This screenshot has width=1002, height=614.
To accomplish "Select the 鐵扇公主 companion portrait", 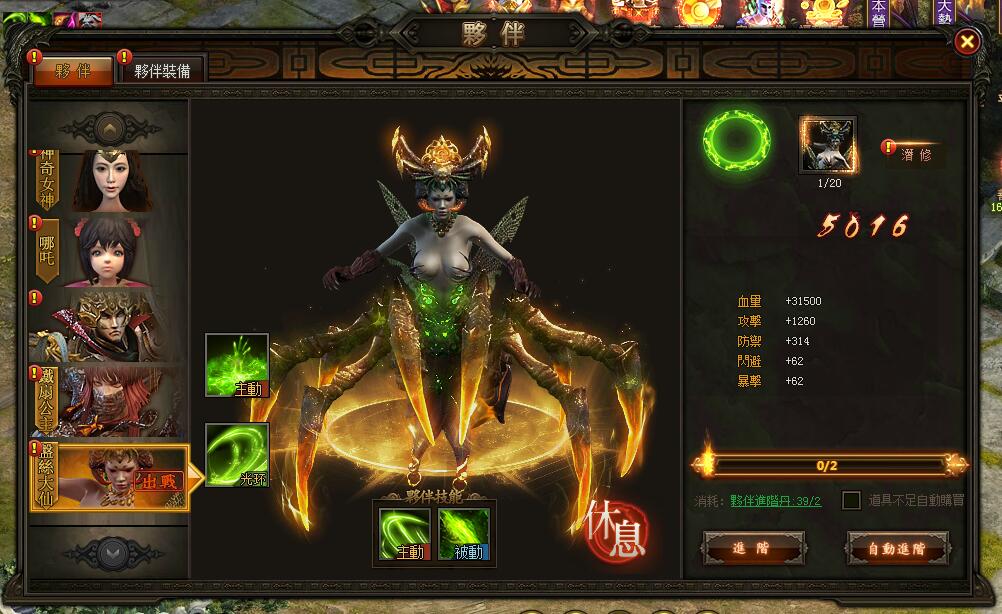I will 110,400.
